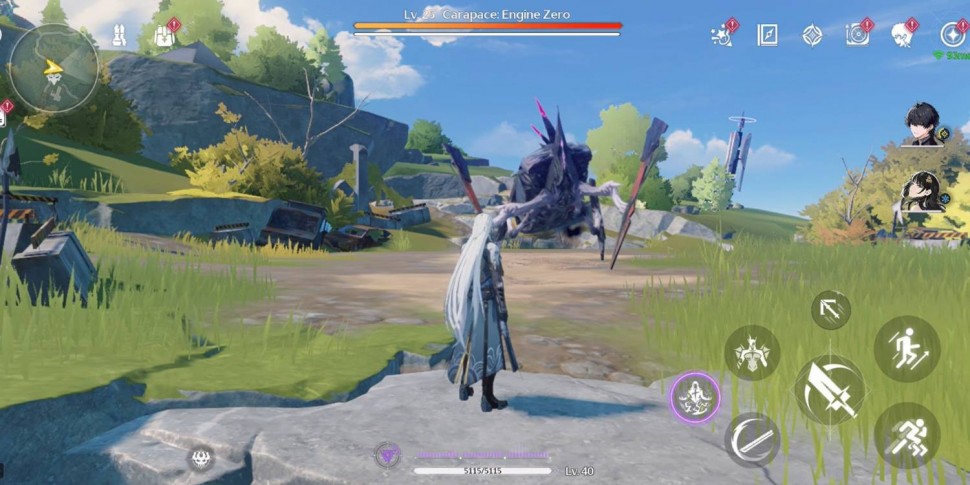
Task: Tap the four-point diamond star icon
Action: tap(812, 35)
